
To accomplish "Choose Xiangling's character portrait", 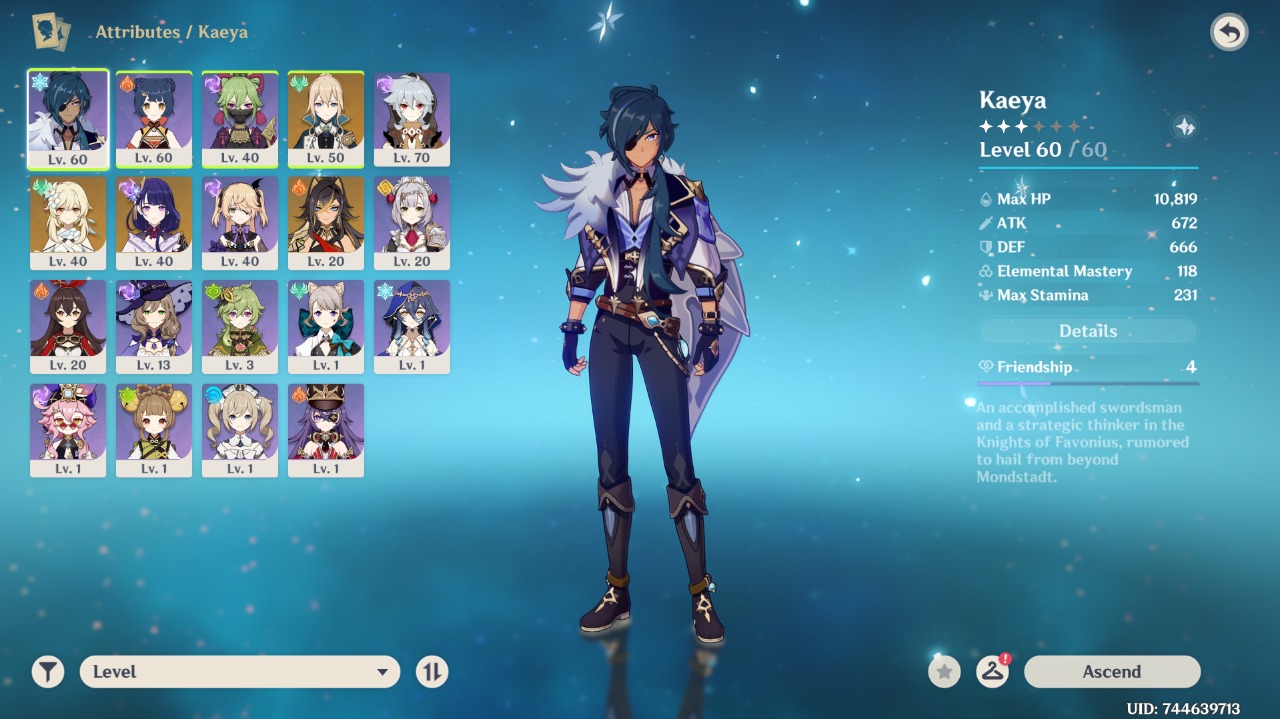I will [154, 118].
